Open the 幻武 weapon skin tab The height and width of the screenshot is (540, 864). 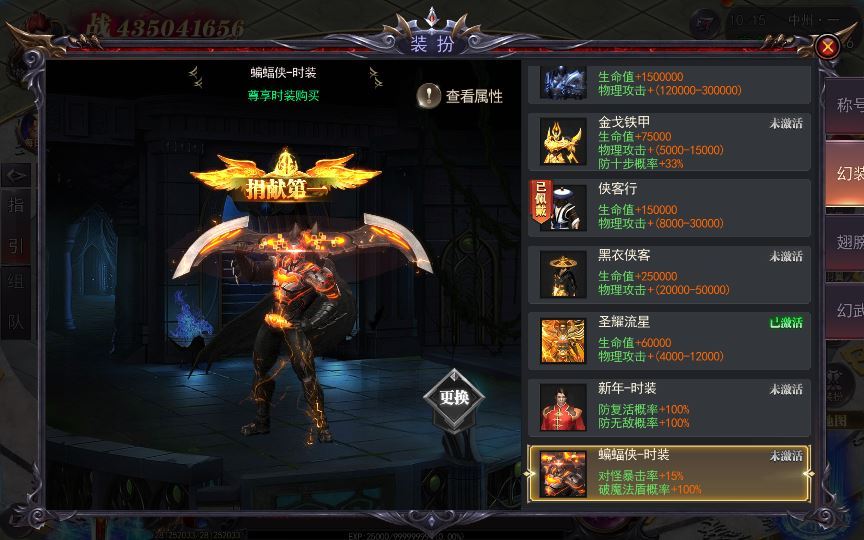click(x=846, y=309)
